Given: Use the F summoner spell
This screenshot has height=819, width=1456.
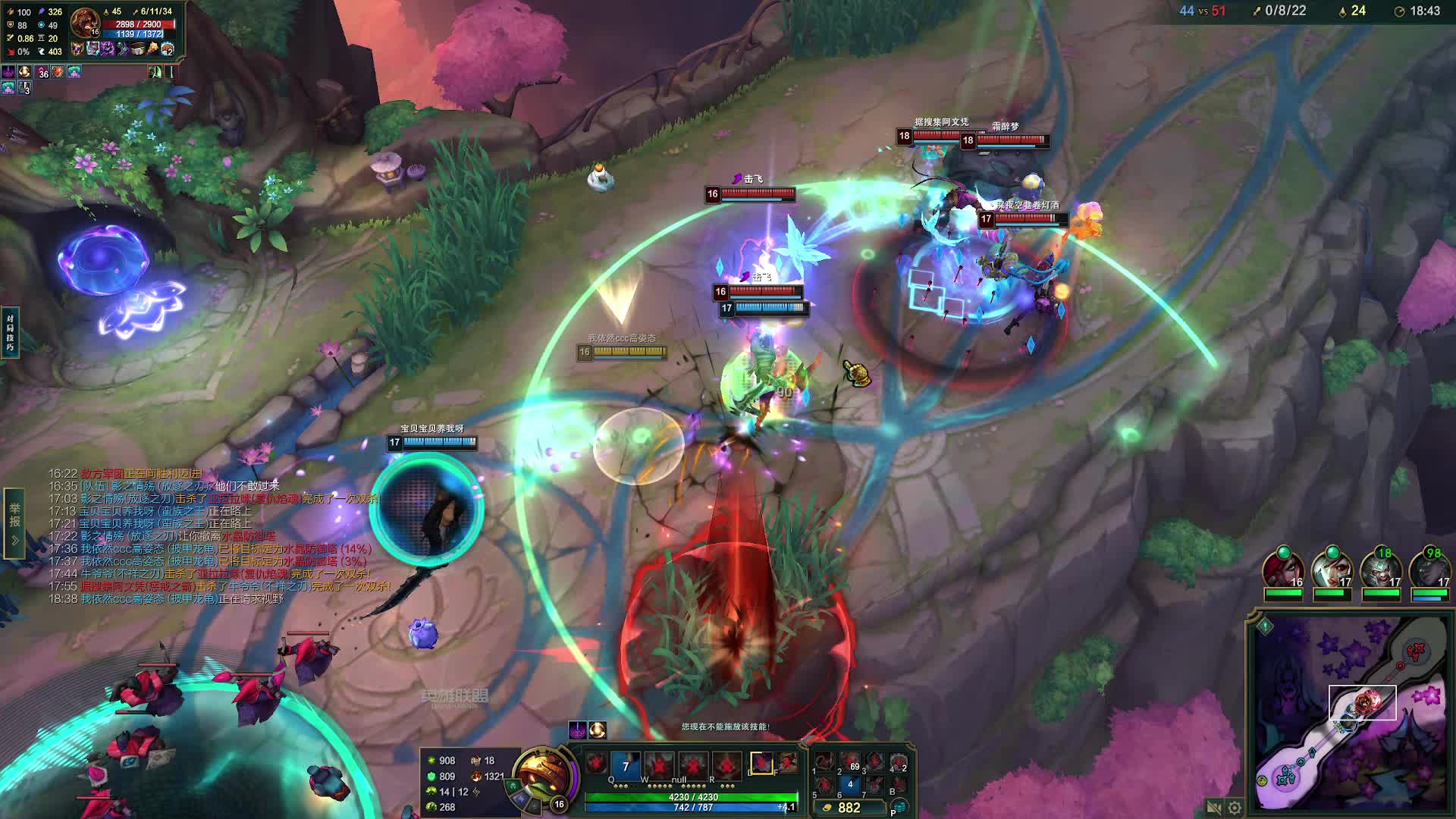Looking at the screenshot, I should point(788,763).
